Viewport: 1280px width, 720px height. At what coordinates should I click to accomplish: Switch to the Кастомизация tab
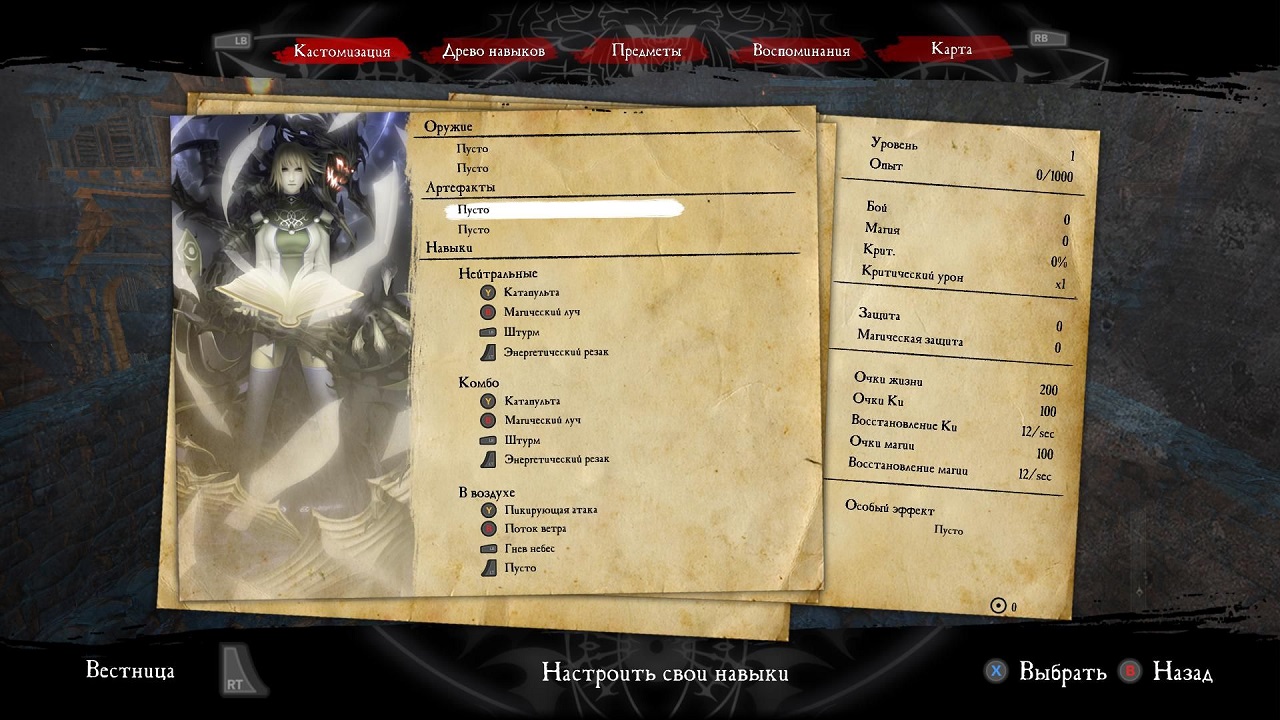[342, 51]
